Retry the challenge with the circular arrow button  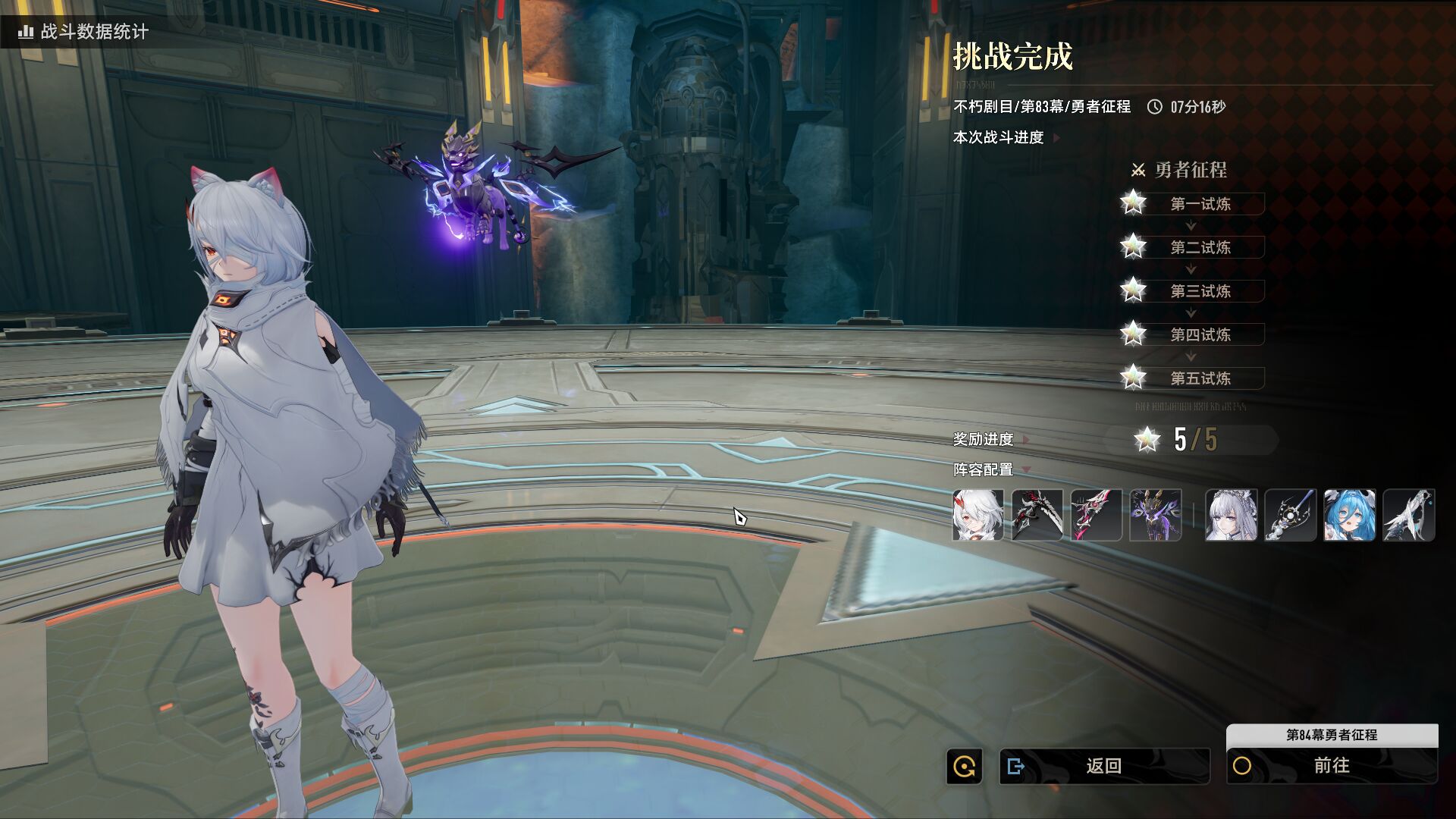coord(964,767)
